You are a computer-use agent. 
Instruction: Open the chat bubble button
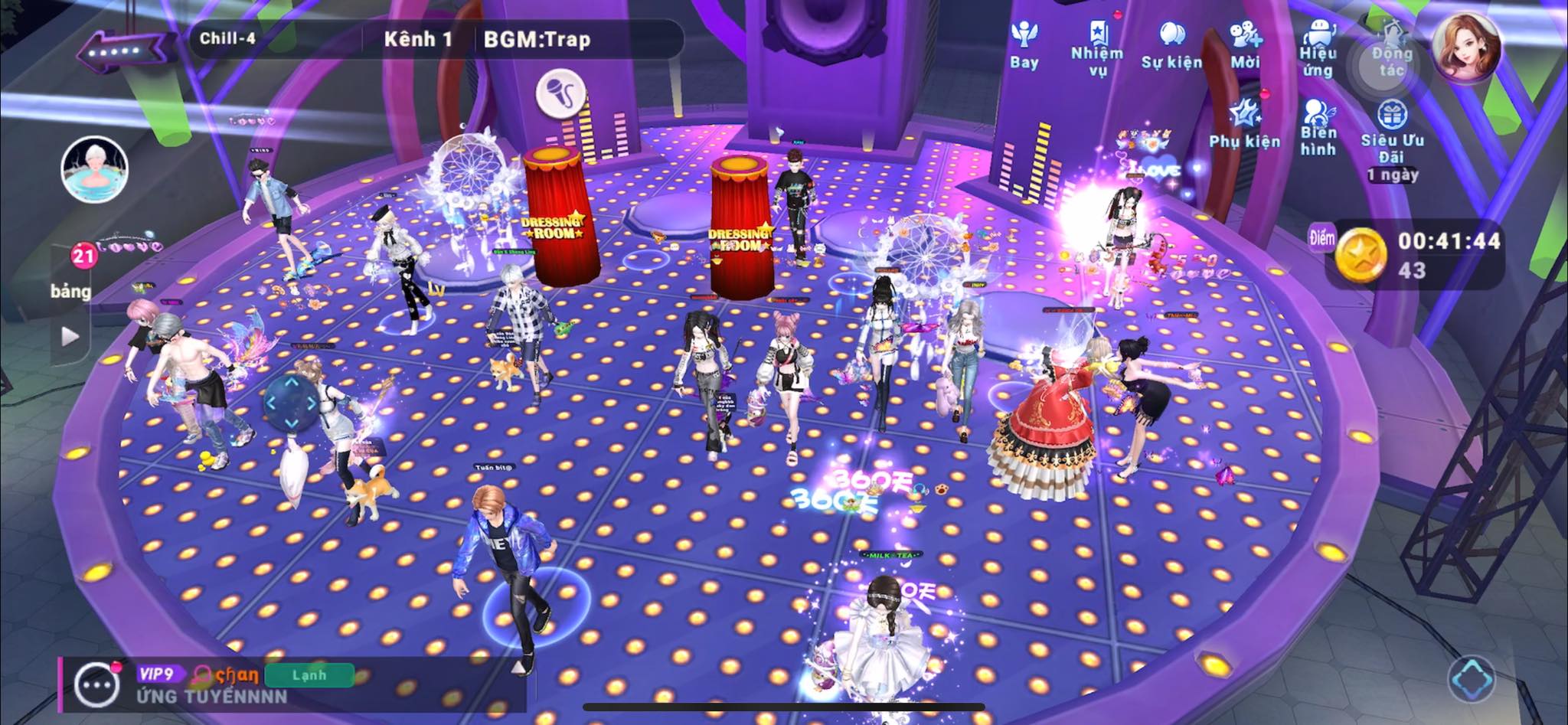click(x=97, y=684)
